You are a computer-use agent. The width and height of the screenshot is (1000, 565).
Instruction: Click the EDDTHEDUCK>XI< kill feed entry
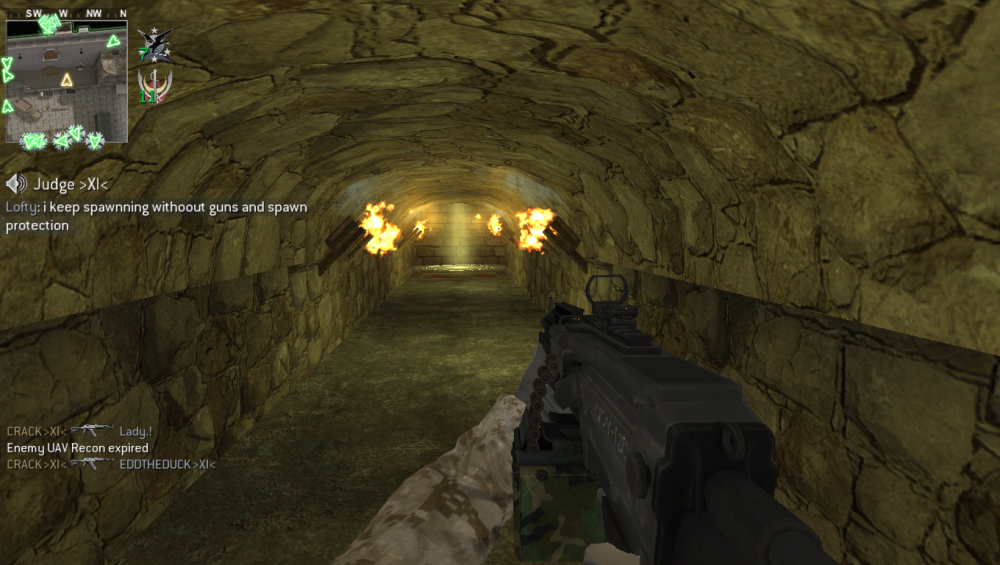tap(111, 464)
